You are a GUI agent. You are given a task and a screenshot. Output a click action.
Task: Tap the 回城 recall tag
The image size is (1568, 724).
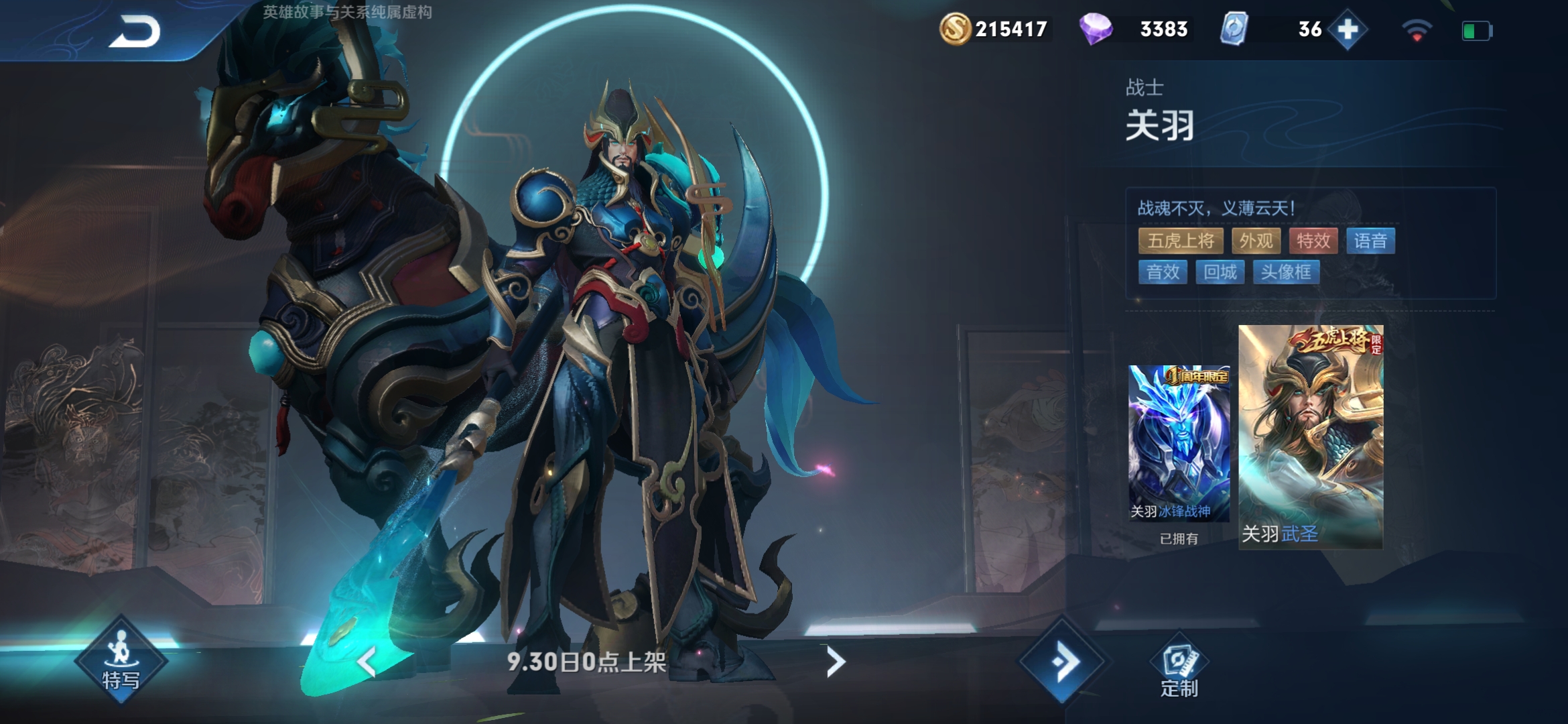click(x=1220, y=272)
